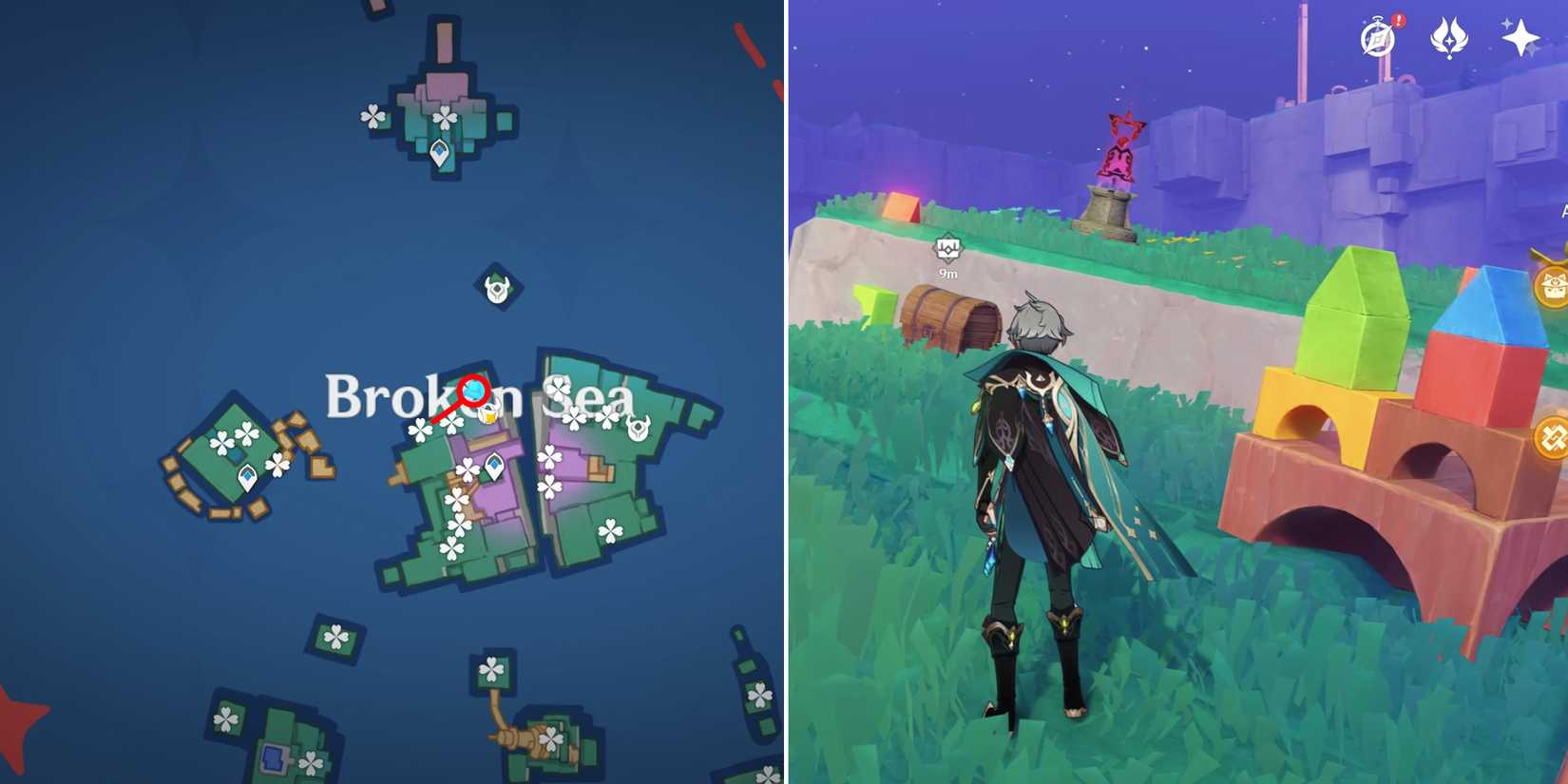Open the events timer with red notification

[x=1377, y=38]
